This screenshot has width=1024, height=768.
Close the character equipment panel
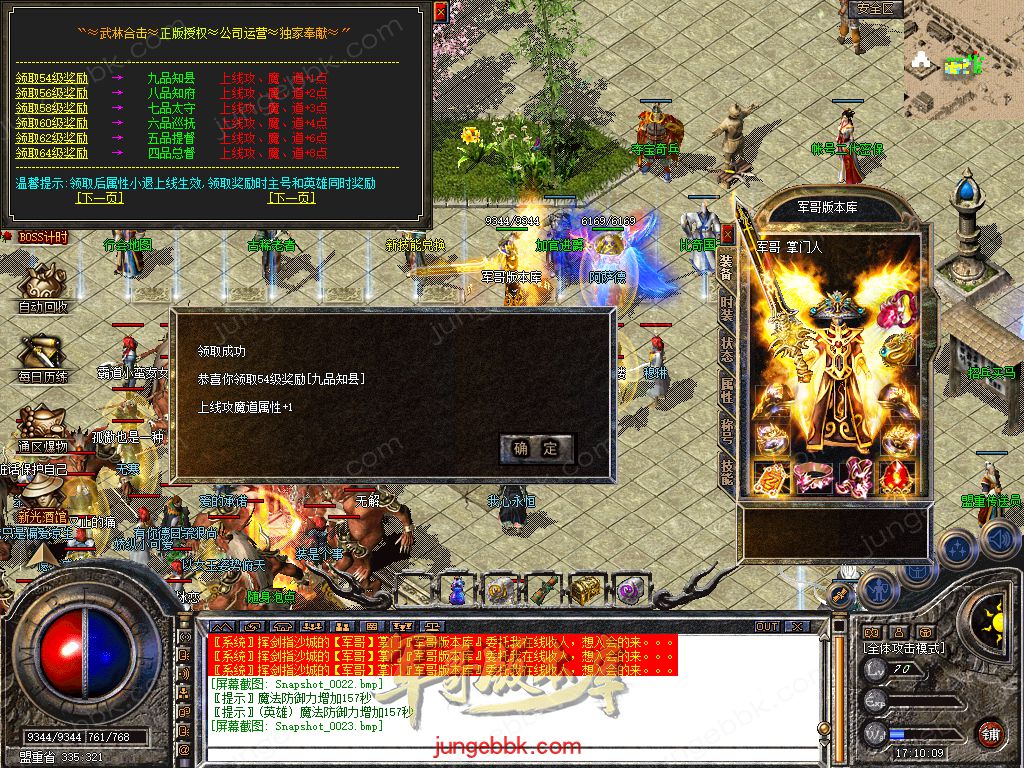point(728,233)
